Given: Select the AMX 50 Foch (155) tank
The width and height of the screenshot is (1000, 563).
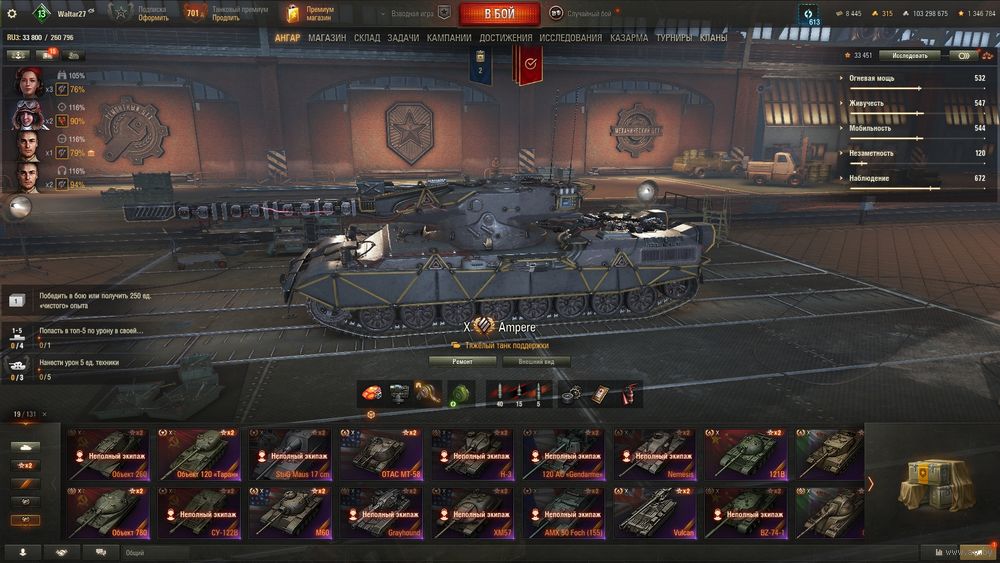Looking at the screenshot, I should coord(564,513).
